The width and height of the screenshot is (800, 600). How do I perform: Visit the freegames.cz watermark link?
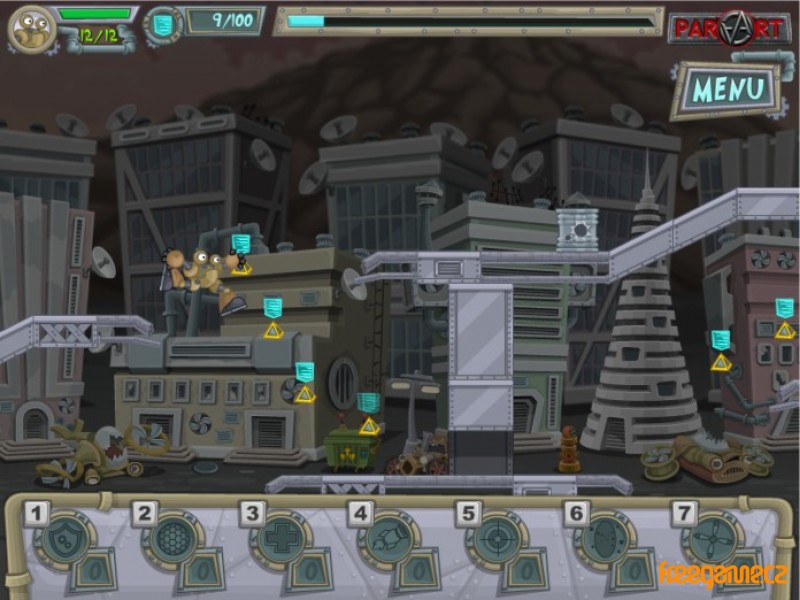pos(723,576)
